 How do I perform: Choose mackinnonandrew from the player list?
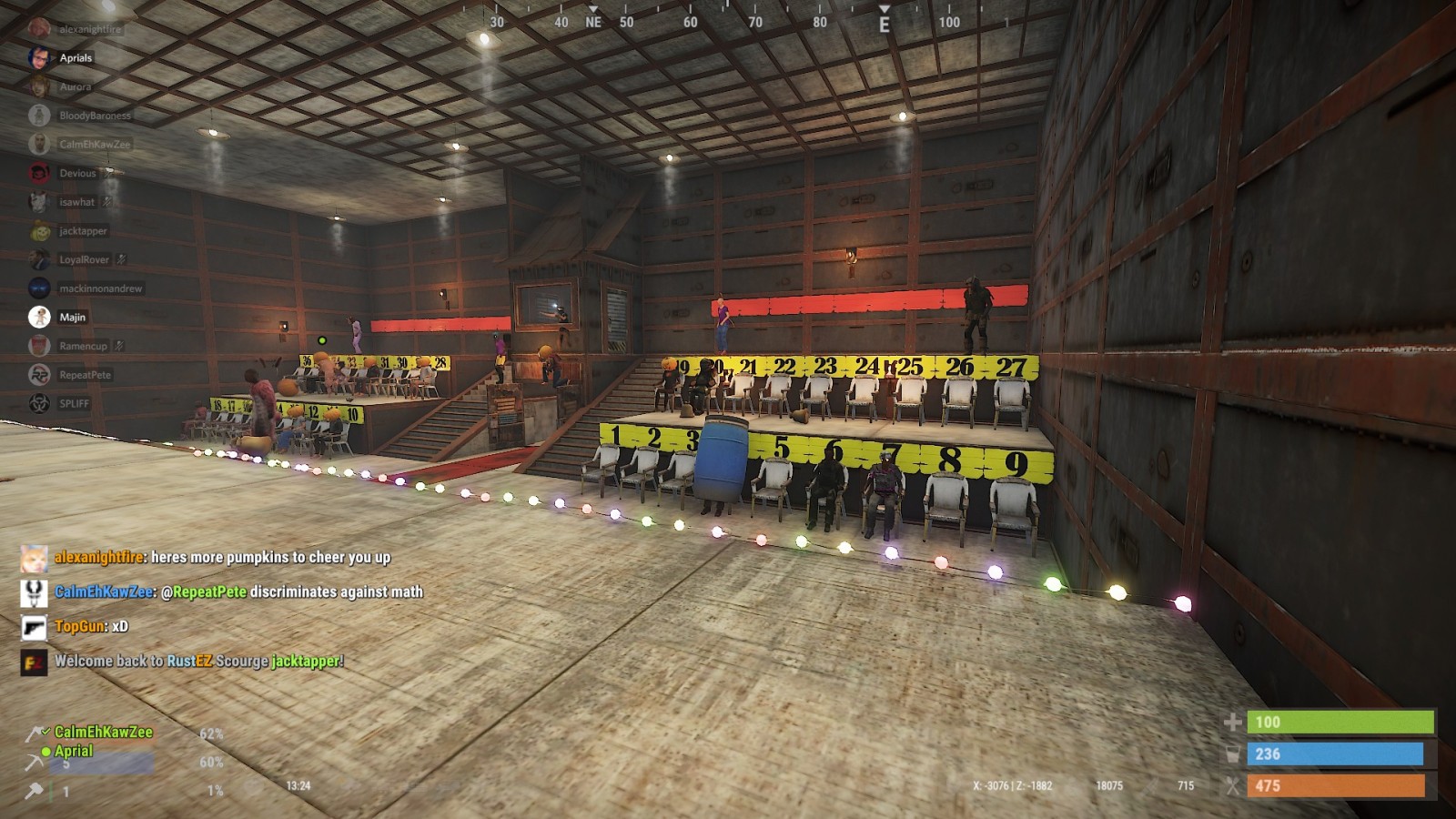100,288
